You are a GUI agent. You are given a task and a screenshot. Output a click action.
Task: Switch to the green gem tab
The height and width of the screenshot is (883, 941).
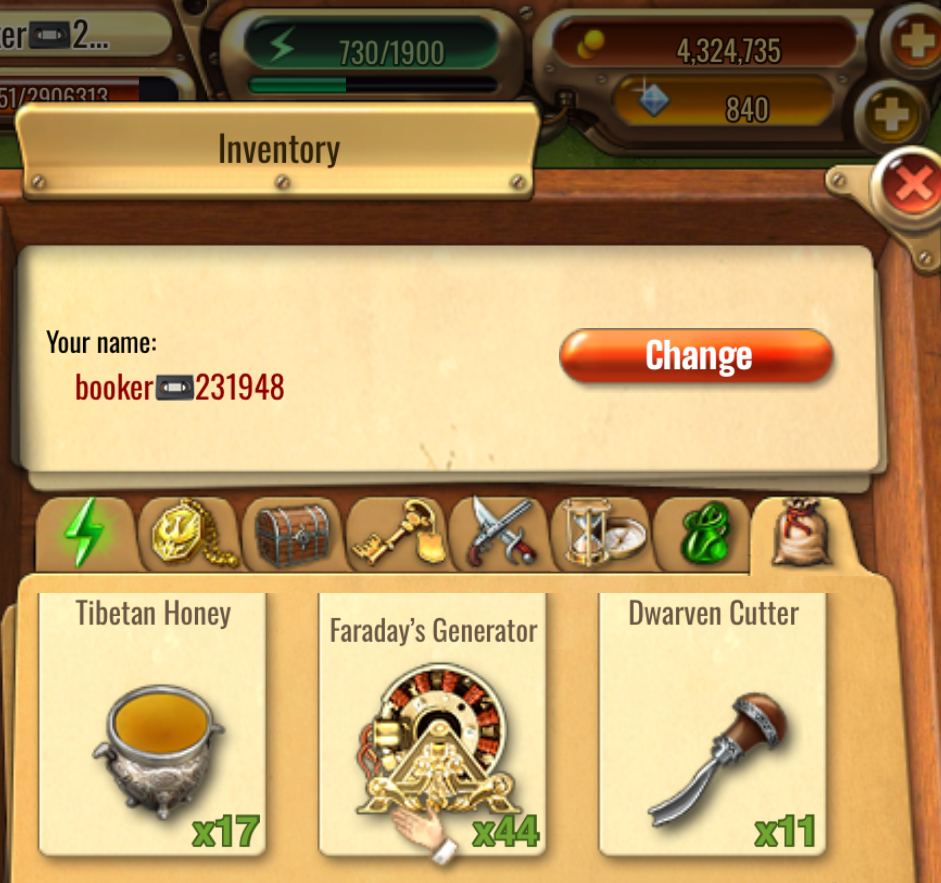[703, 535]
